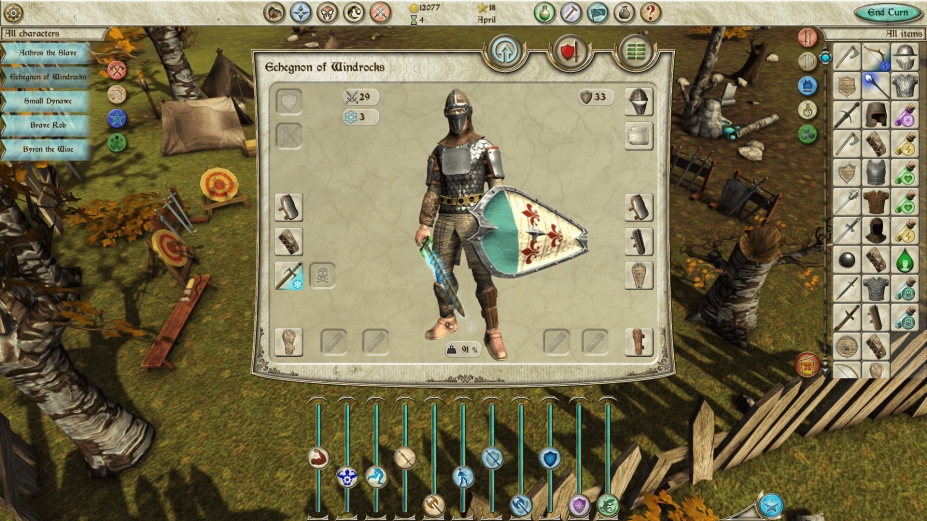This screenshot has height=521, width=927.
Task: Open the green potion icon in top bar
Action: pyautogui.click(x=544, y=13)
